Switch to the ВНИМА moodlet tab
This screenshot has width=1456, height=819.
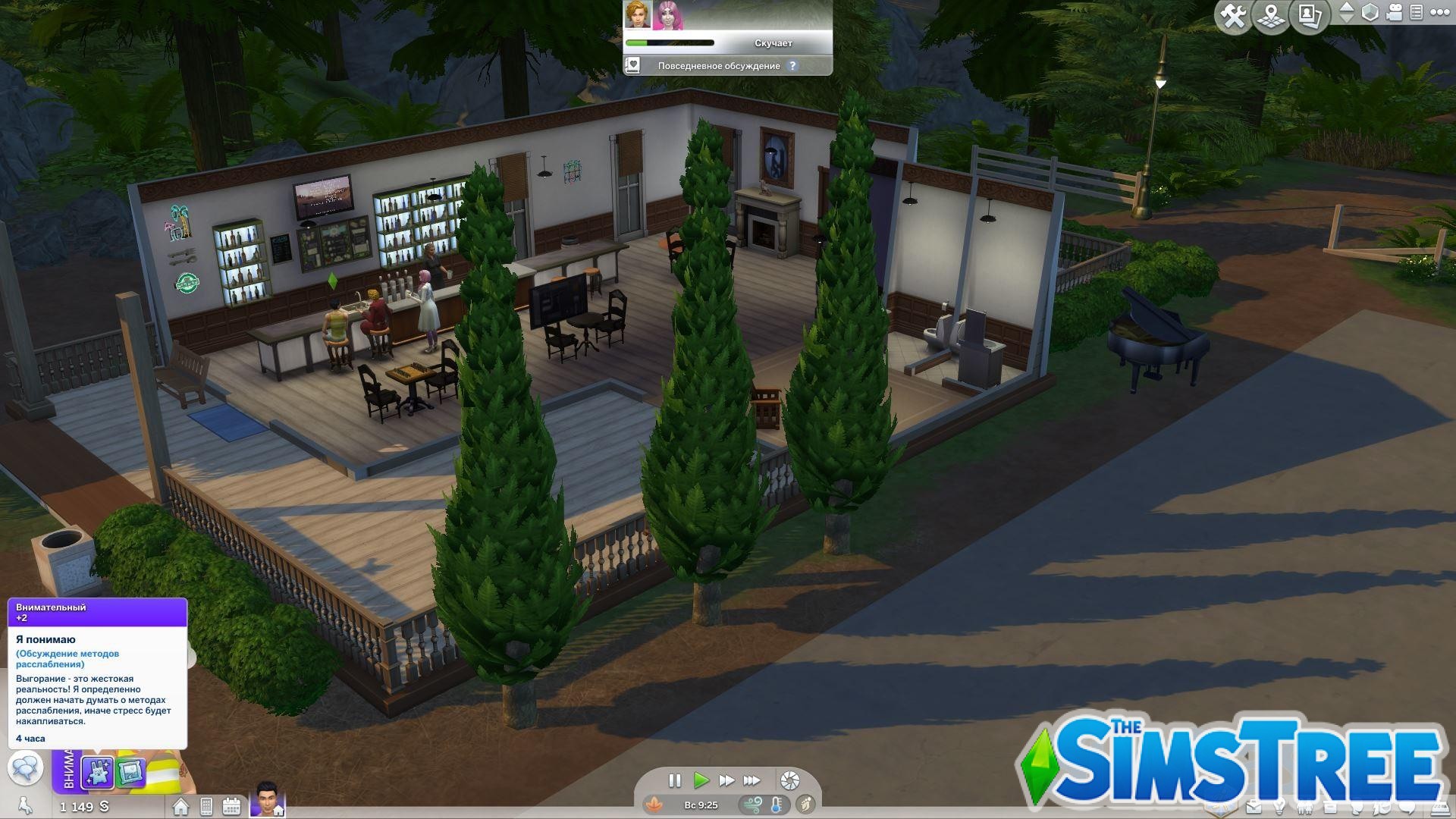[70, 770]
